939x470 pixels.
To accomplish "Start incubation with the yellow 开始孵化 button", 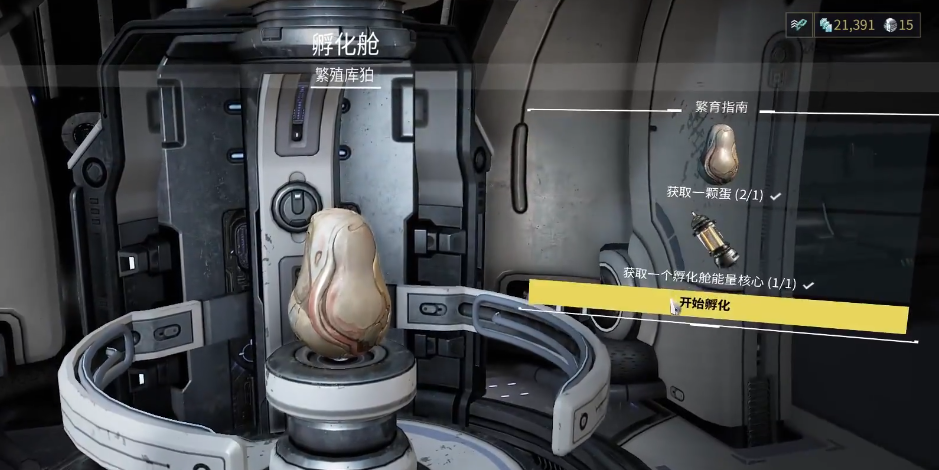I will point(718,305).
